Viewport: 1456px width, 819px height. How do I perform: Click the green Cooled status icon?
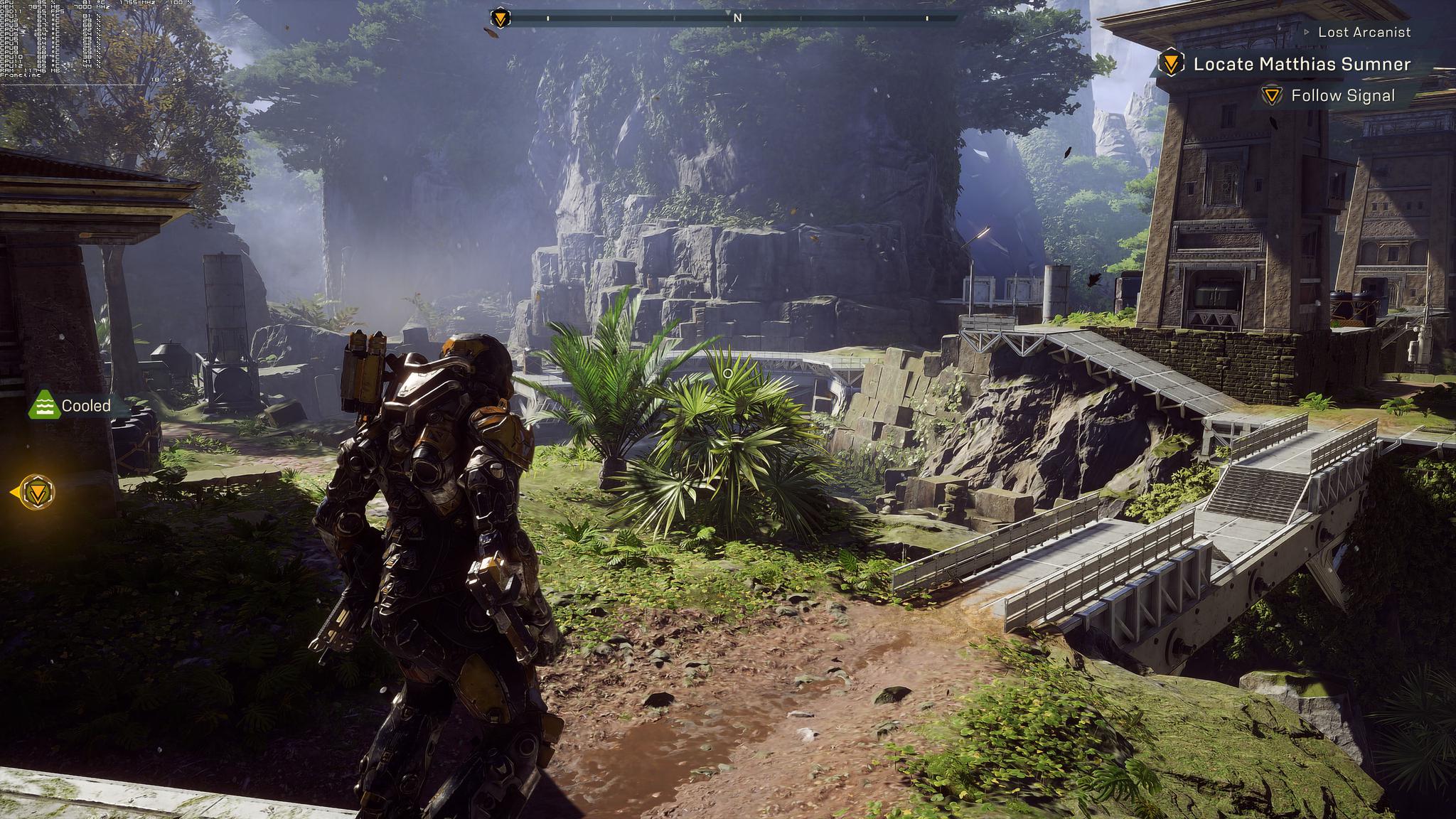click(x=44, y=405)
